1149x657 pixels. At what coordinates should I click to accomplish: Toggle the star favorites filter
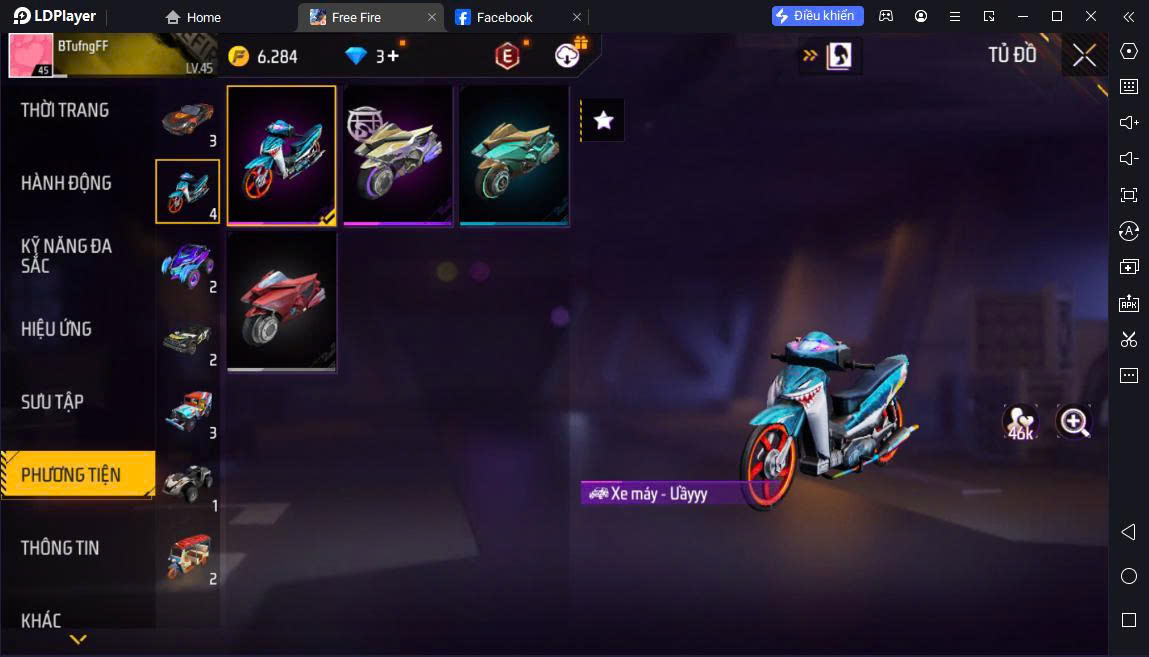tap(603, 120)
